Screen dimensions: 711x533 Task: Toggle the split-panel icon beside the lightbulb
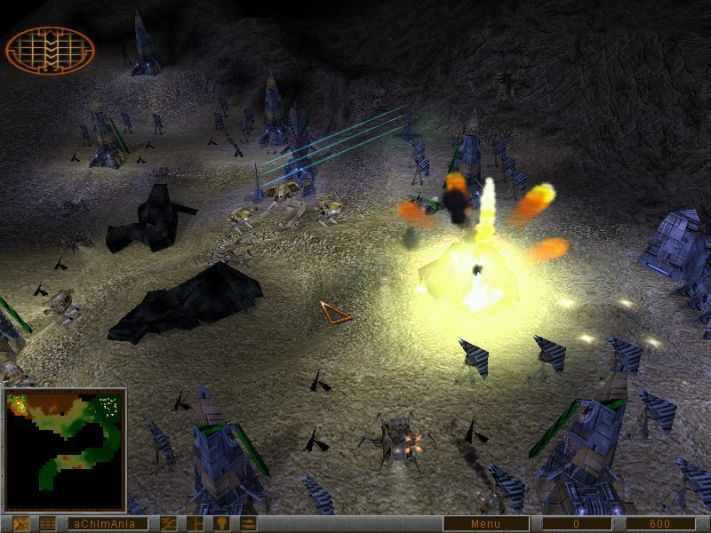195,523
